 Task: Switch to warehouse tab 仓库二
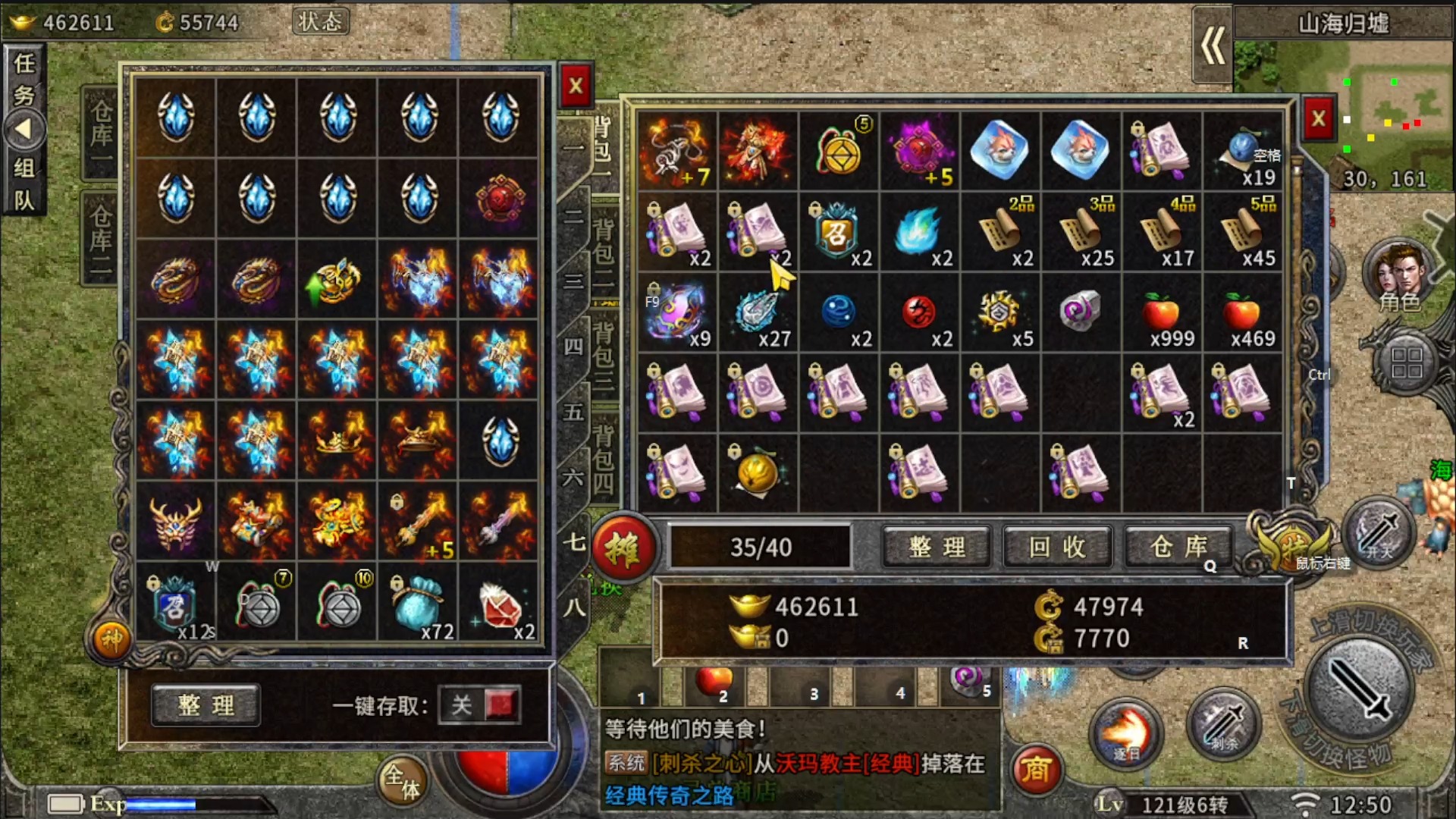click(x=101, y=239)
